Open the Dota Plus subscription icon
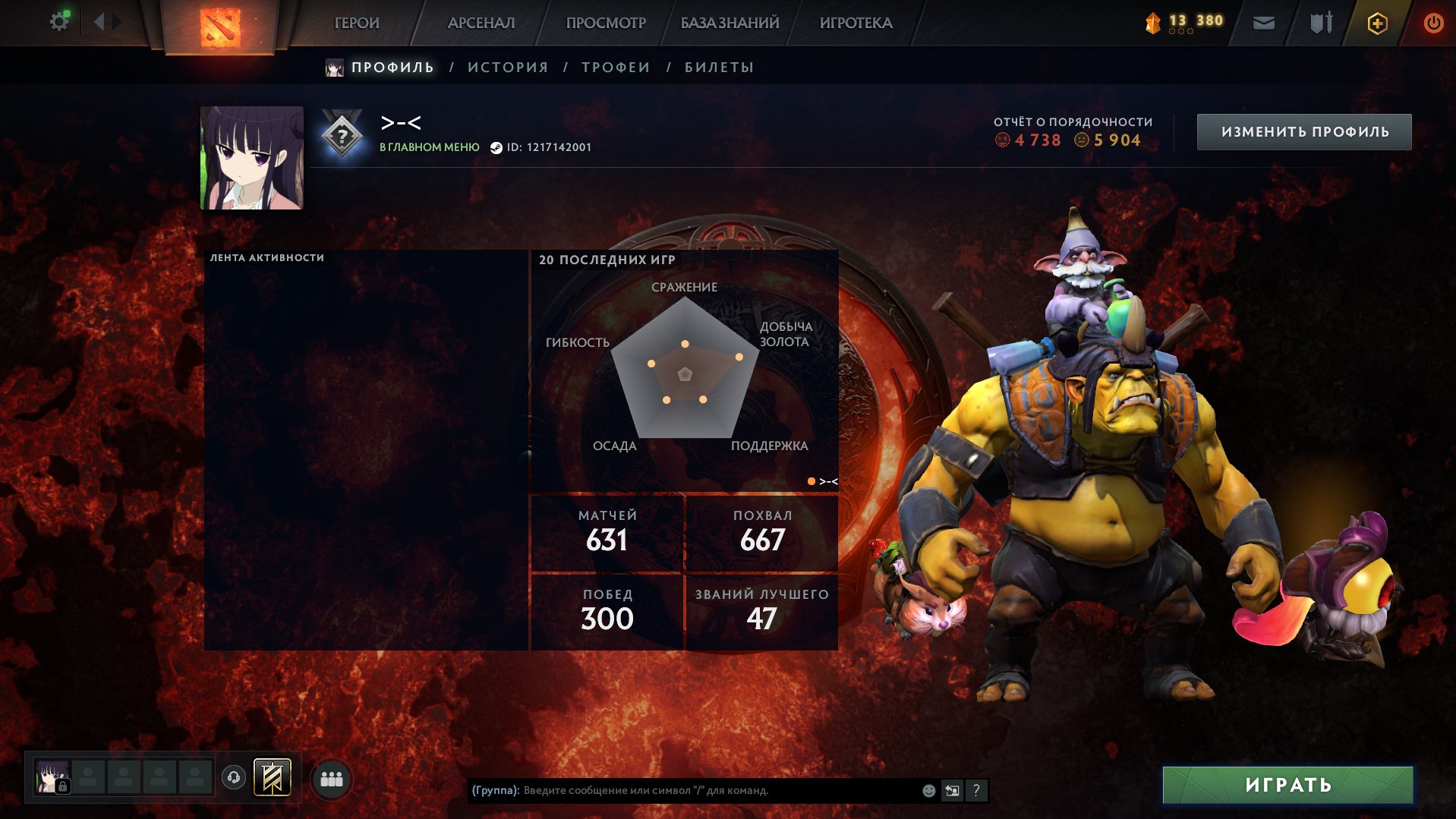This screenshot has width=1456, height=819. pyautogui.click(x=1376, y=23)
